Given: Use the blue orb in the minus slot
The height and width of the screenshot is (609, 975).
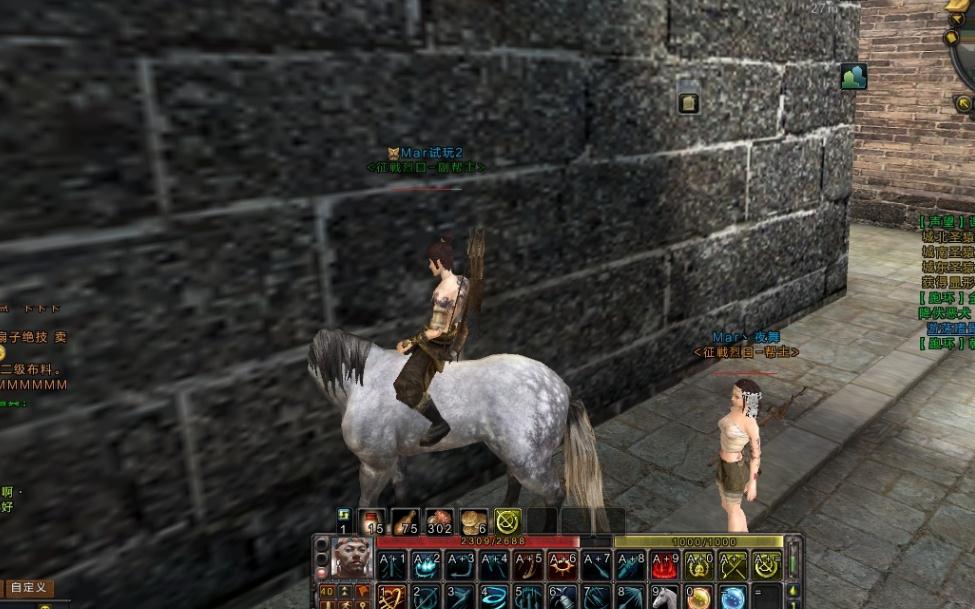Looking at the screenshot, I should pos(733,598).
